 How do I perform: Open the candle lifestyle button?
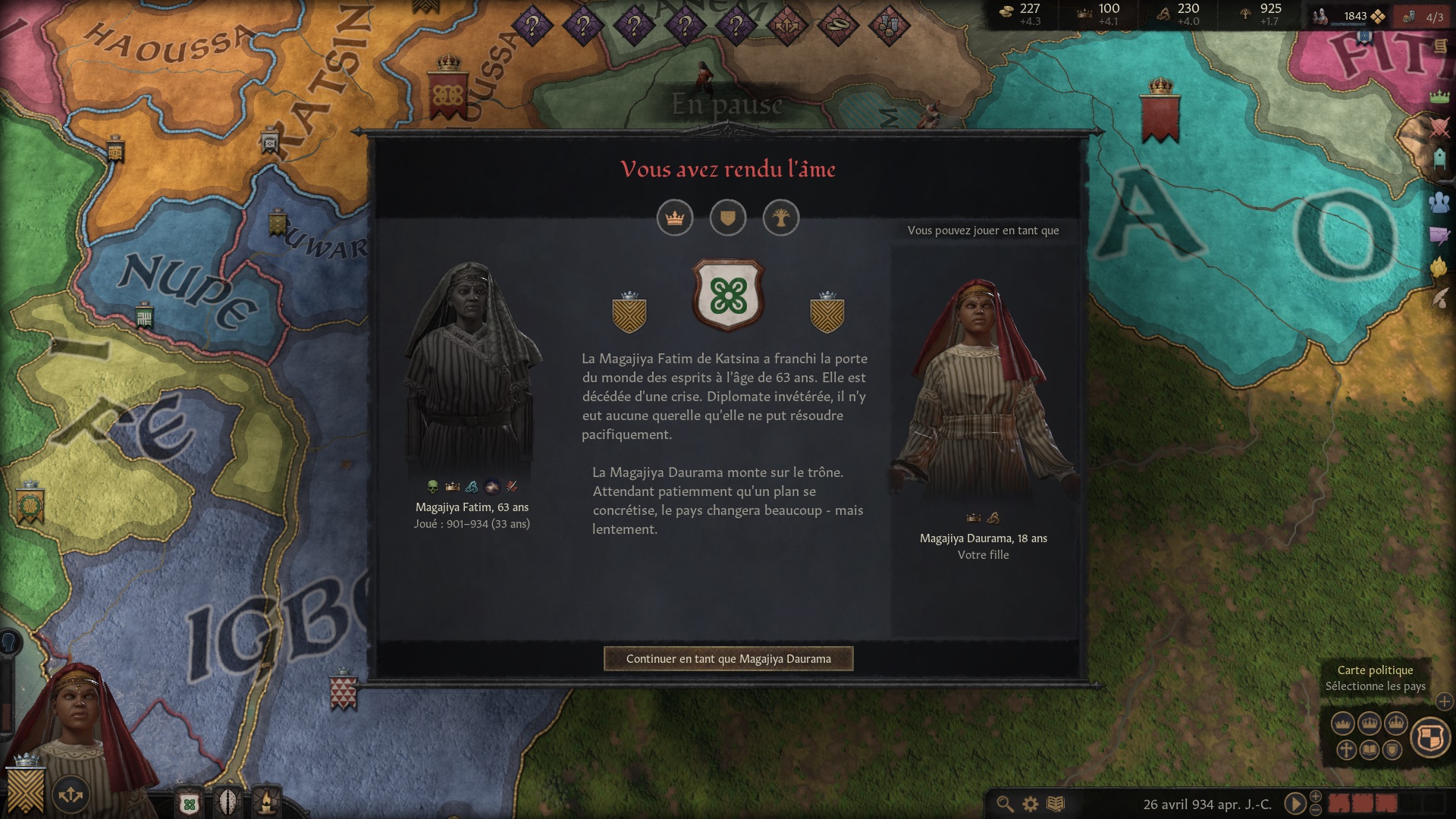tap(267, 802)
